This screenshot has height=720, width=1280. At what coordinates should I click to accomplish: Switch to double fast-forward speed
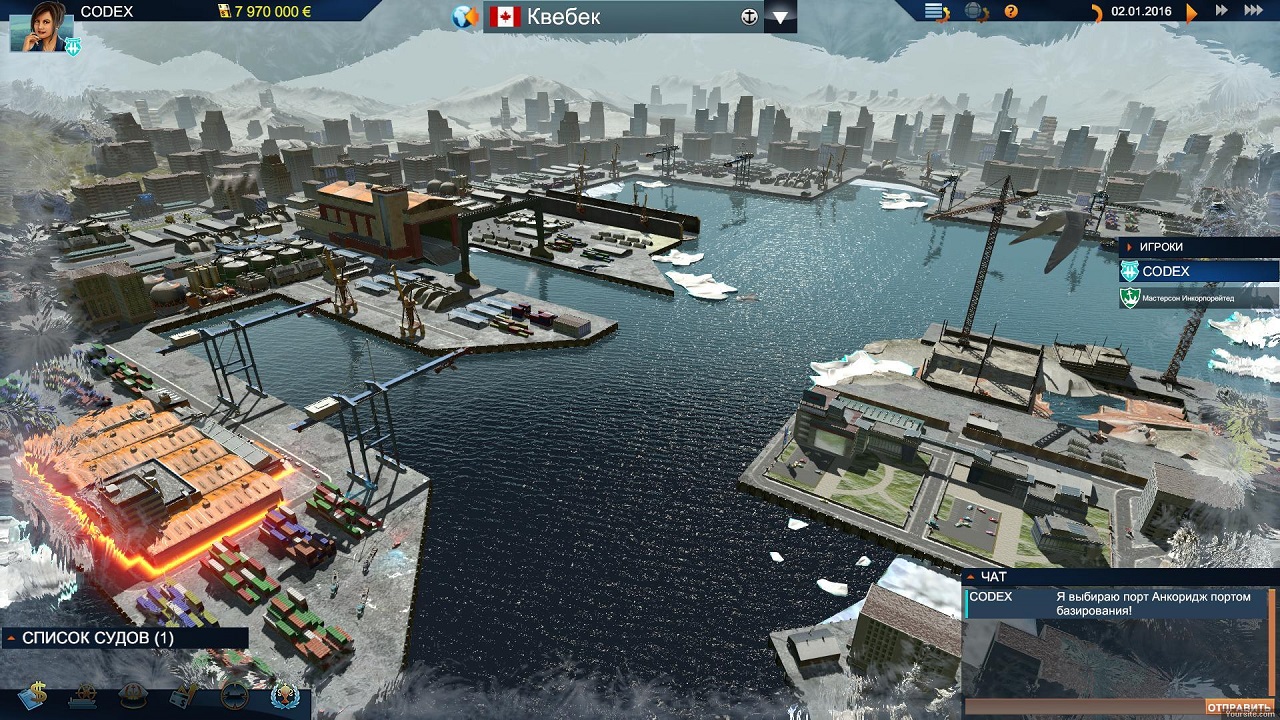point(1221,11)
